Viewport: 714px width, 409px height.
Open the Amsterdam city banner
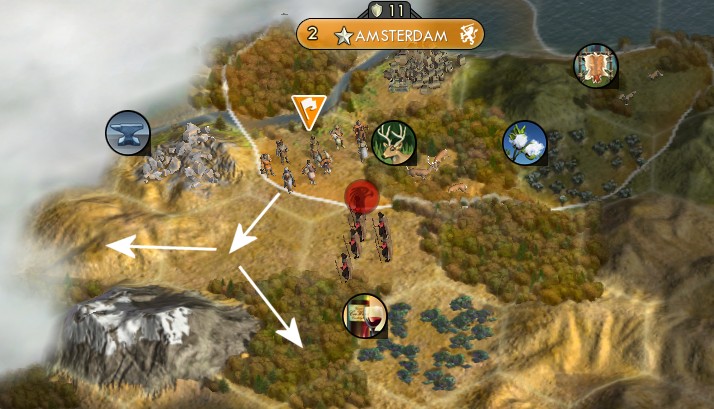[390, 35]
